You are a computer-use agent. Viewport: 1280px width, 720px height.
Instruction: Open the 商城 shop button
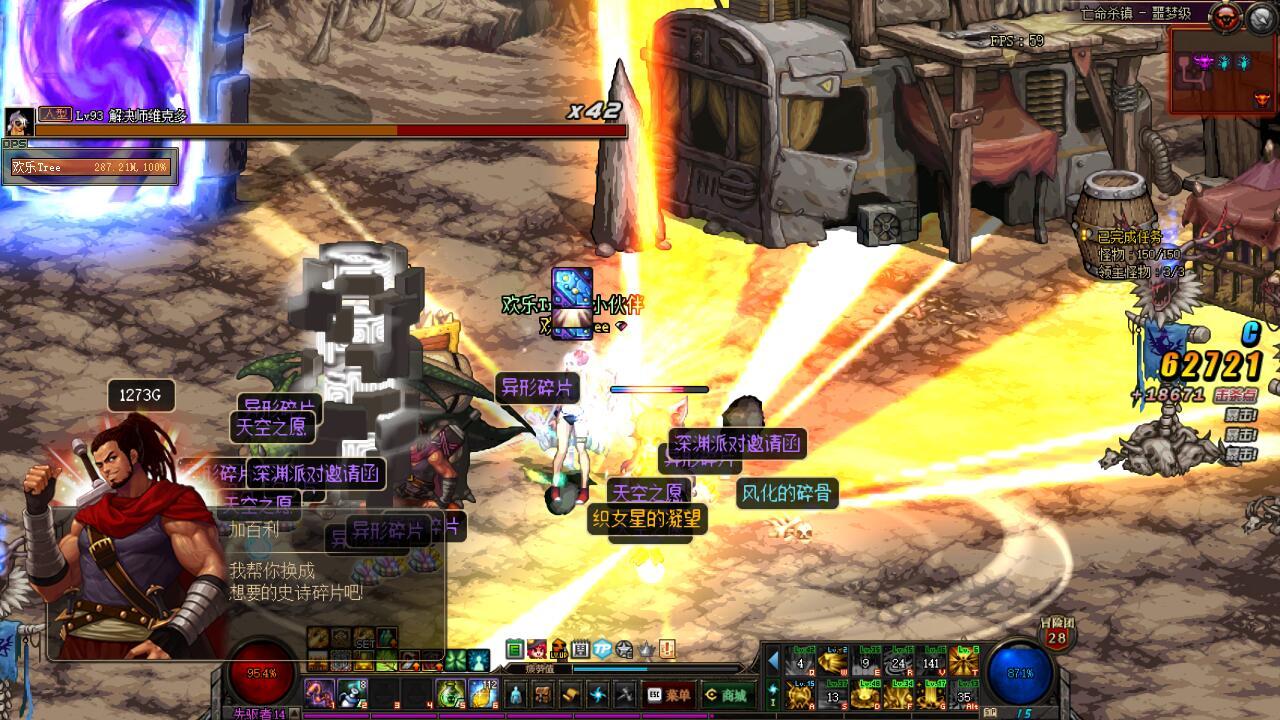coord(728,694)
